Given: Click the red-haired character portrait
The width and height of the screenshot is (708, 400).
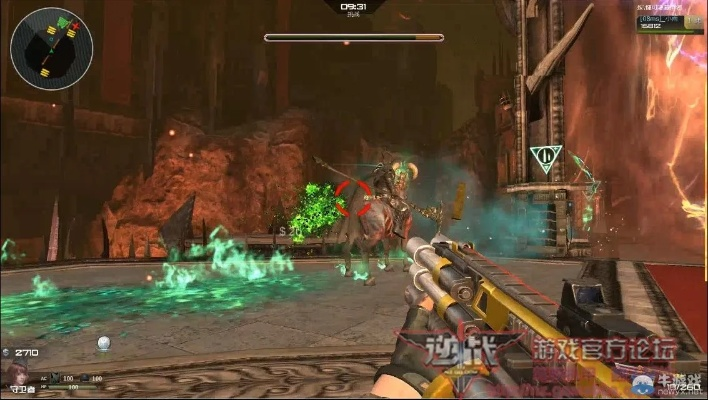Looking at the screenshot, I should pyautogui.click(x=17, y=377).
